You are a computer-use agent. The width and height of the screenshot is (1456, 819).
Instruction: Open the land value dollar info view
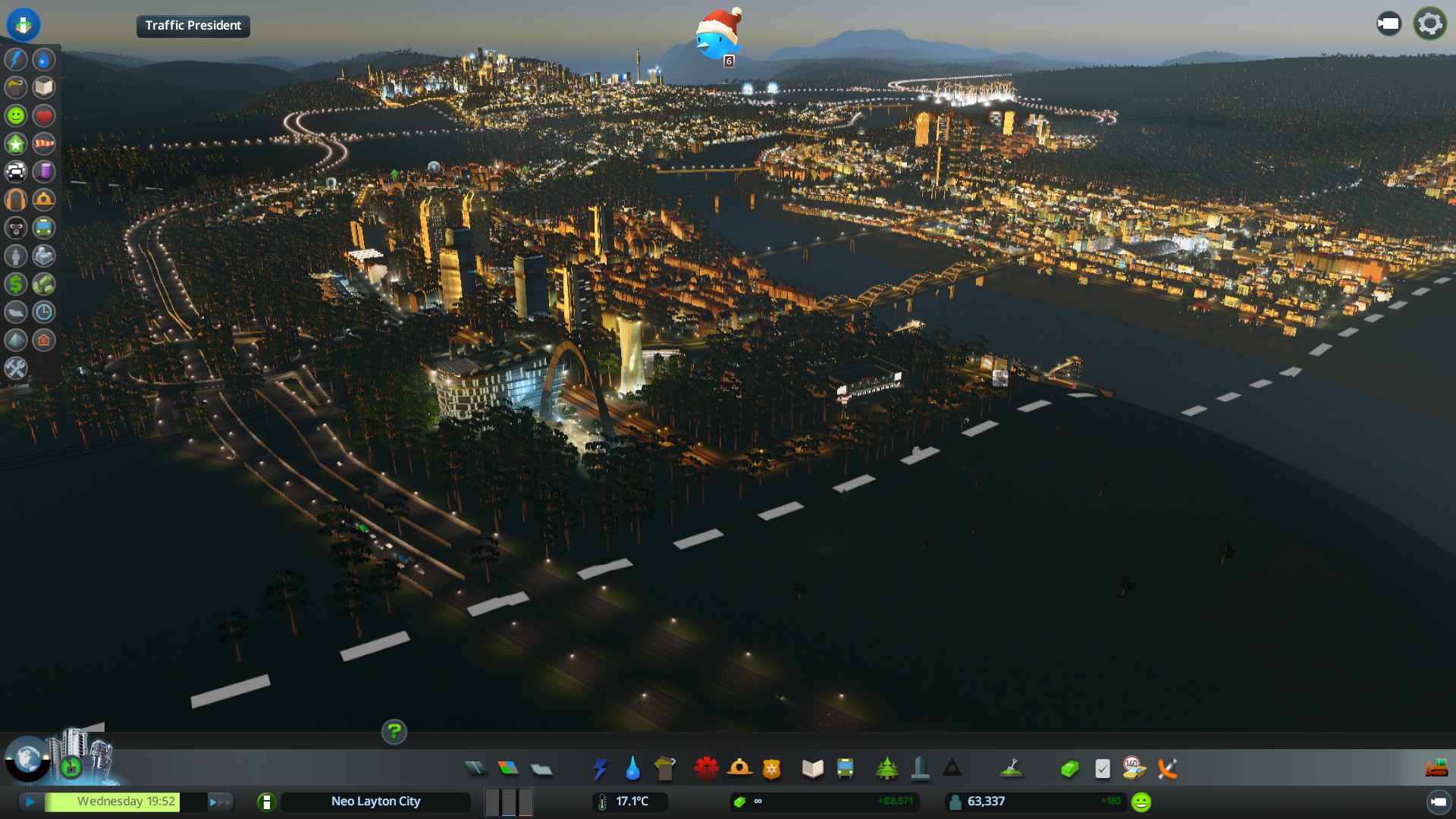click(x=16, y=284)
